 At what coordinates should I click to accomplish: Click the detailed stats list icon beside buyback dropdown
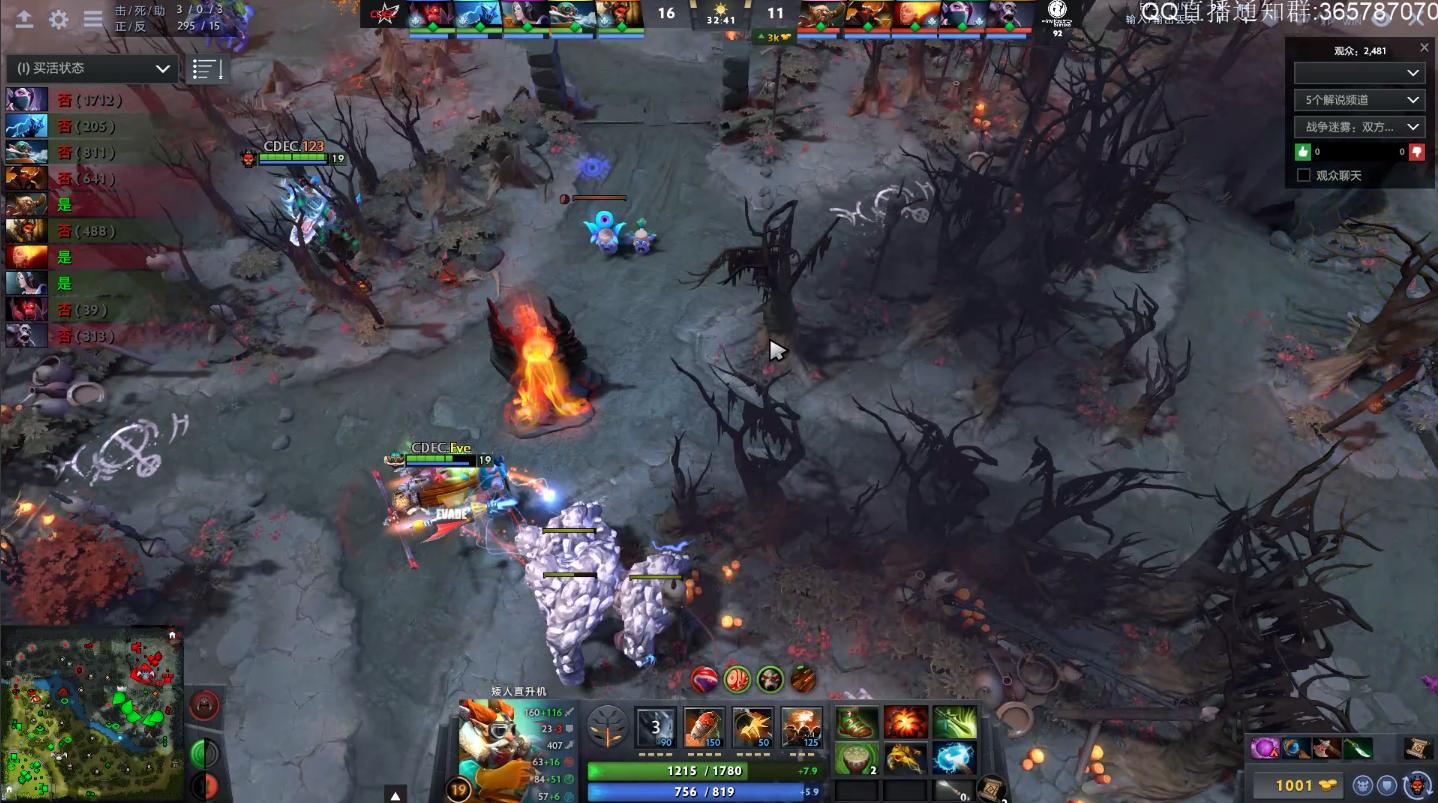coord(207,68)
